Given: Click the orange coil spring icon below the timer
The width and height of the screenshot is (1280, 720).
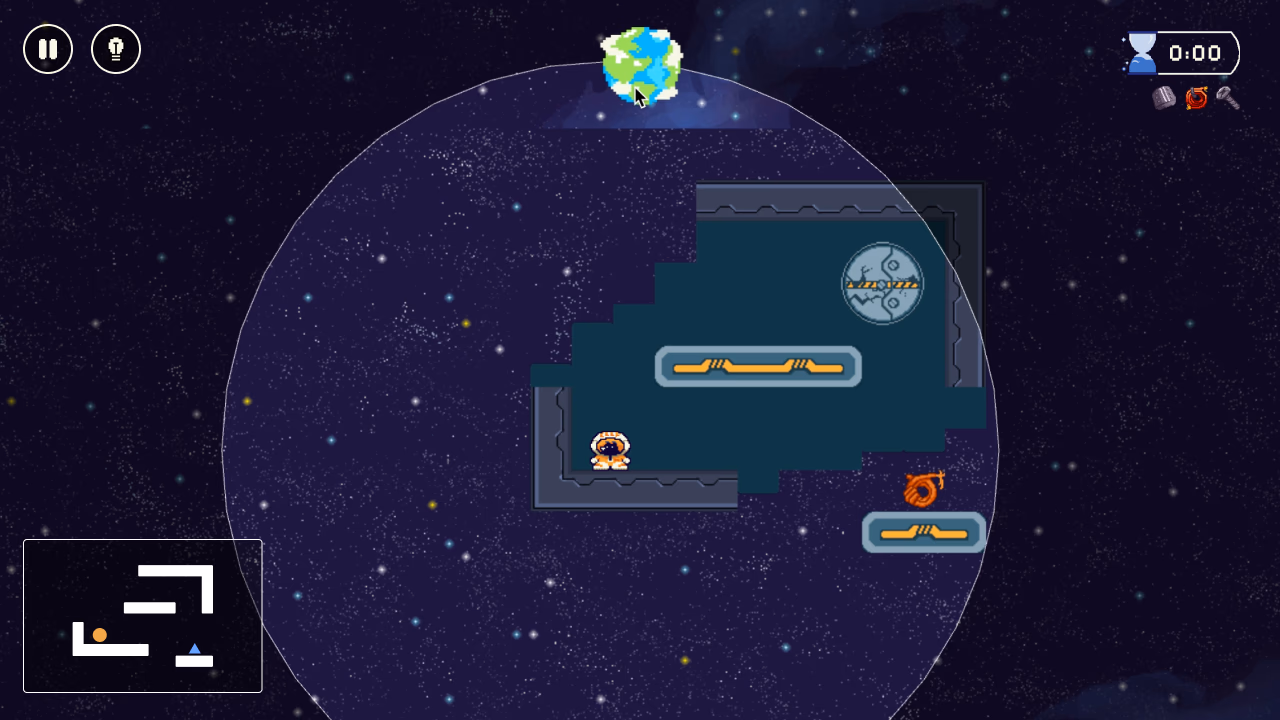Looking at the screenshot, I should pos(1196,98).
